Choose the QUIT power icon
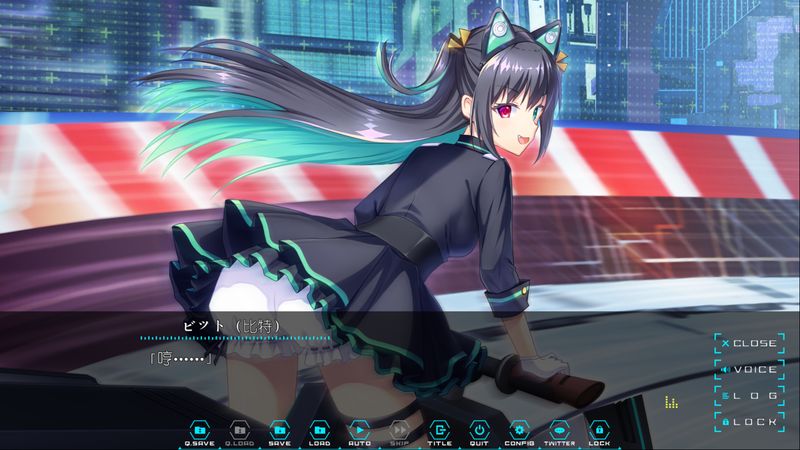Viewport: 800px width, 450px height. coord(479,430)
